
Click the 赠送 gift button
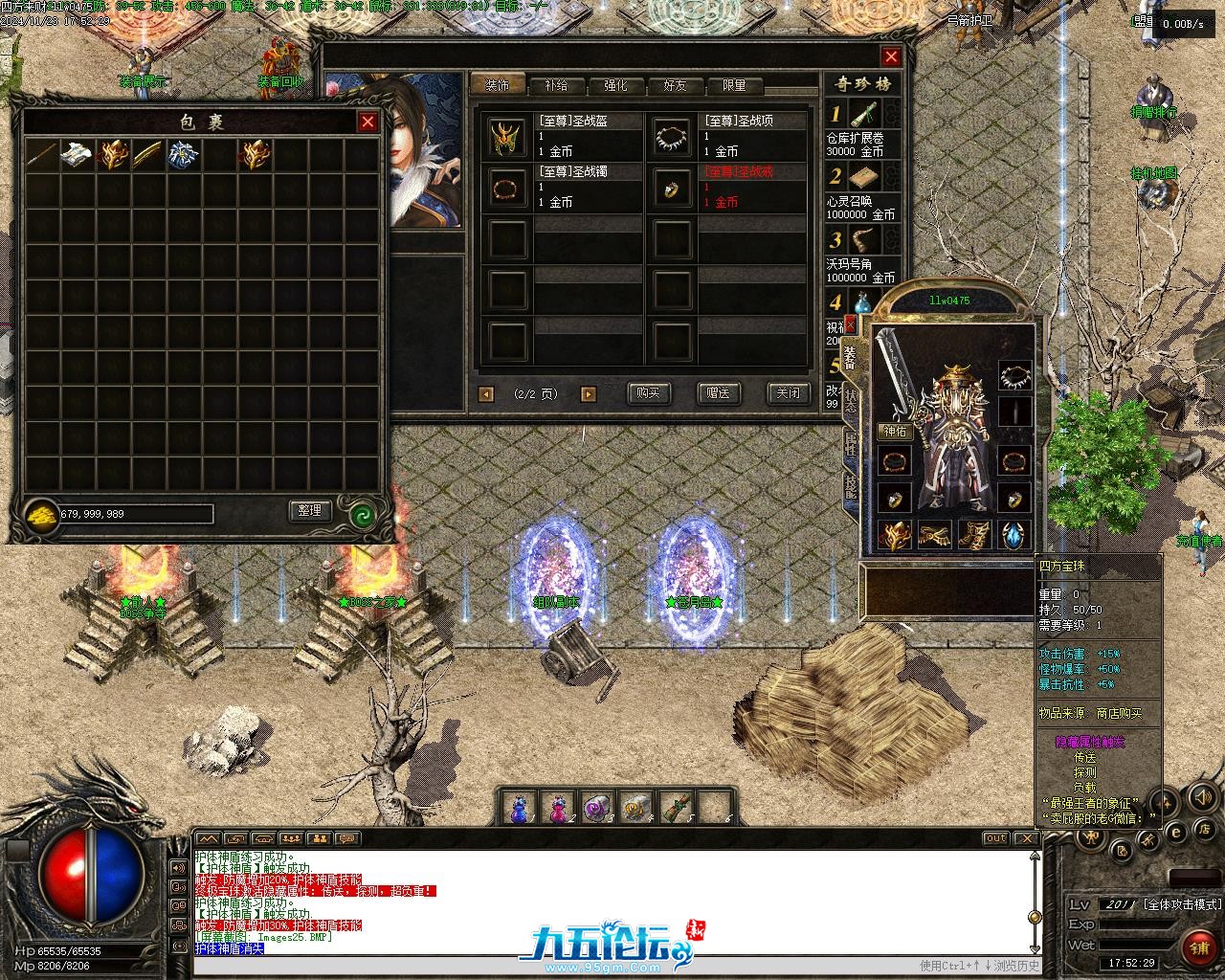[718, 392]
